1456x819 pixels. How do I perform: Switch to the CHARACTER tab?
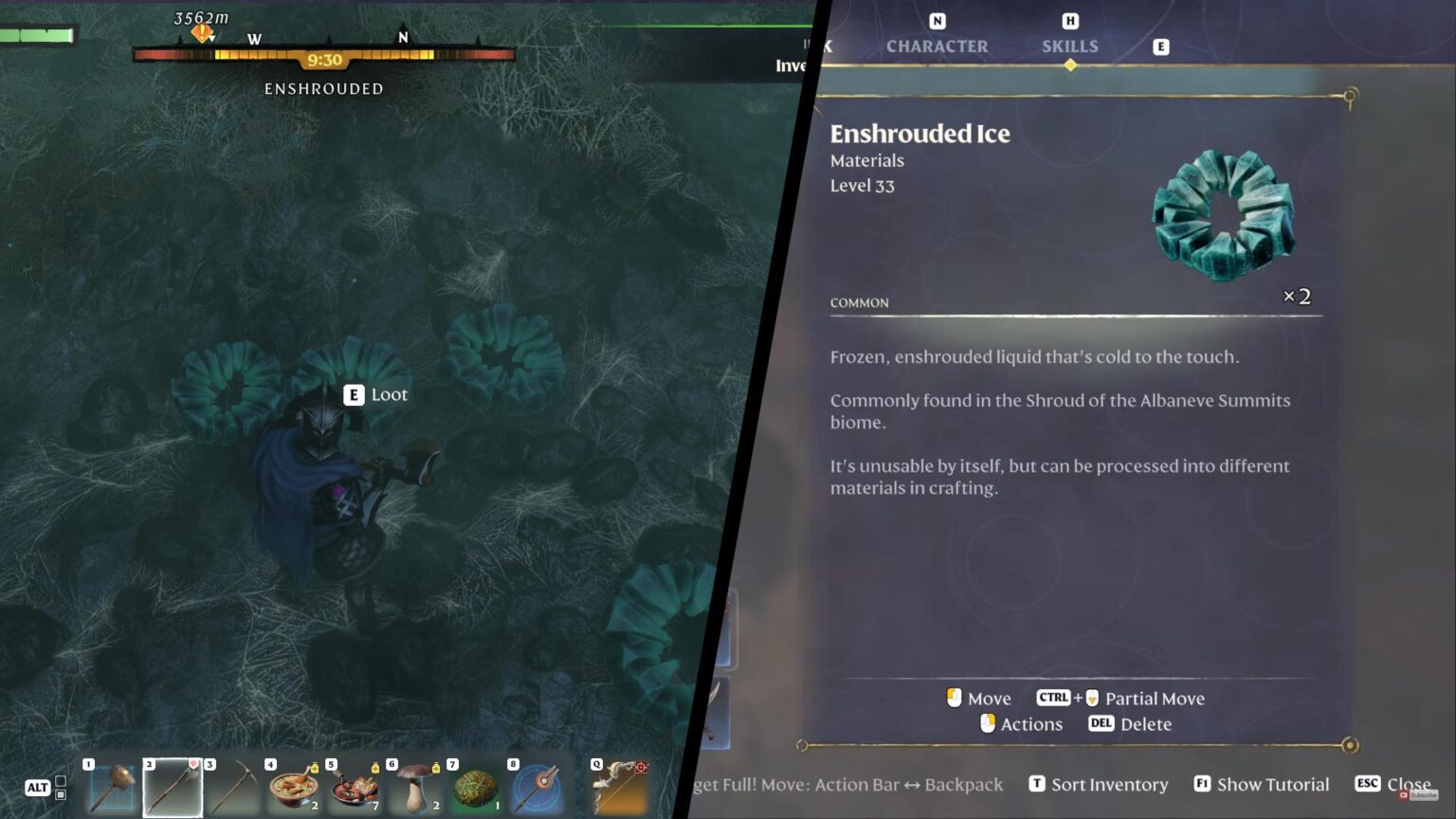pyautogui.click(x=937, y=45)
